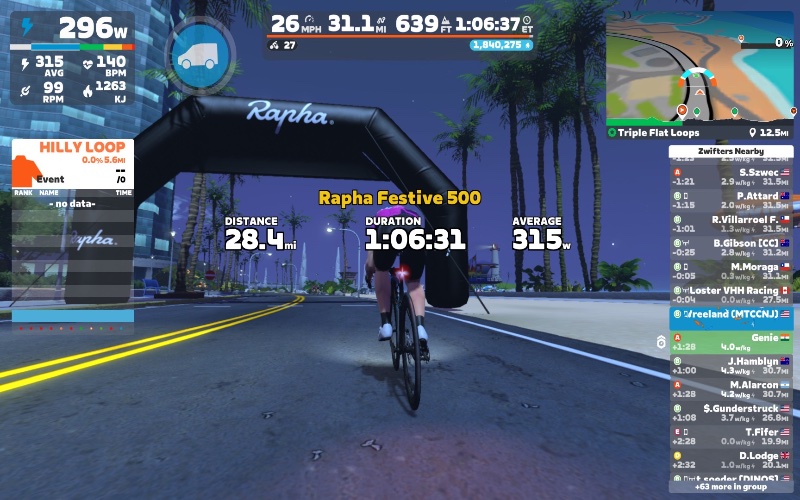Pick M.Moraga from Zwifters Nearby
The width and height of the screenshot is (800, 500).
[731, 270]
